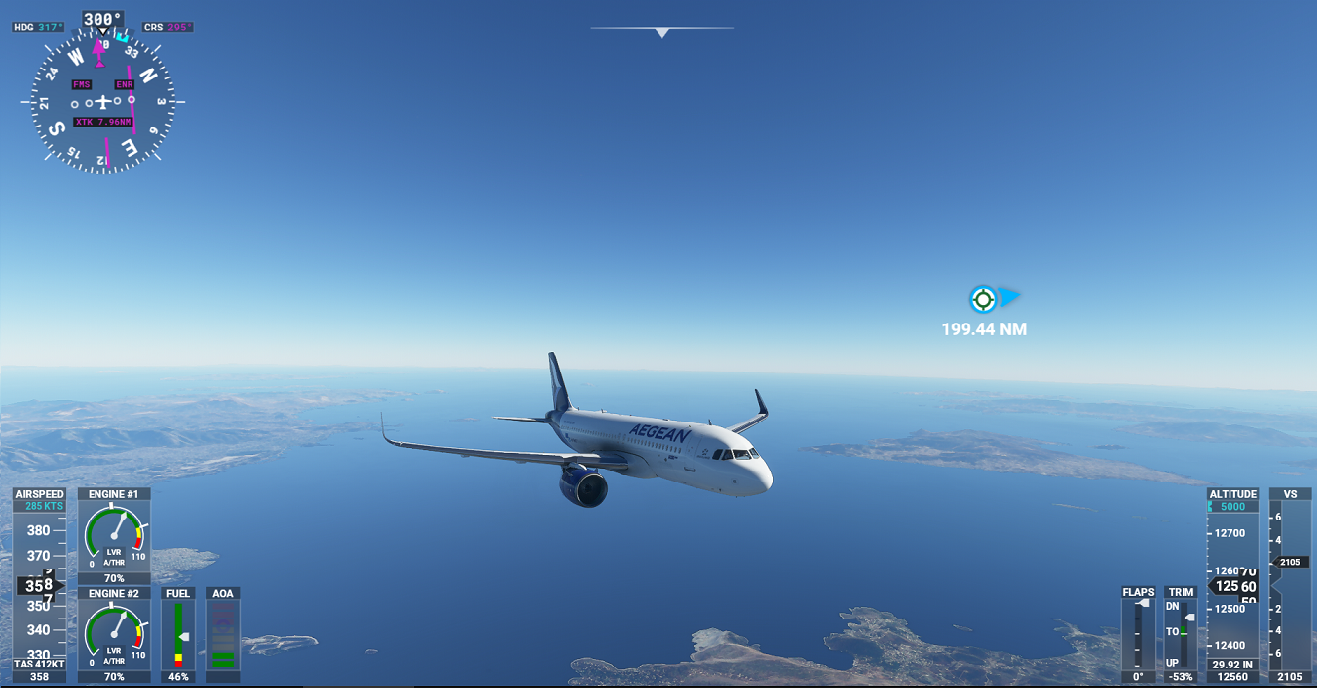
Task: Select the Engine #2 throttle gauge
Action: (x=114, y=635)
